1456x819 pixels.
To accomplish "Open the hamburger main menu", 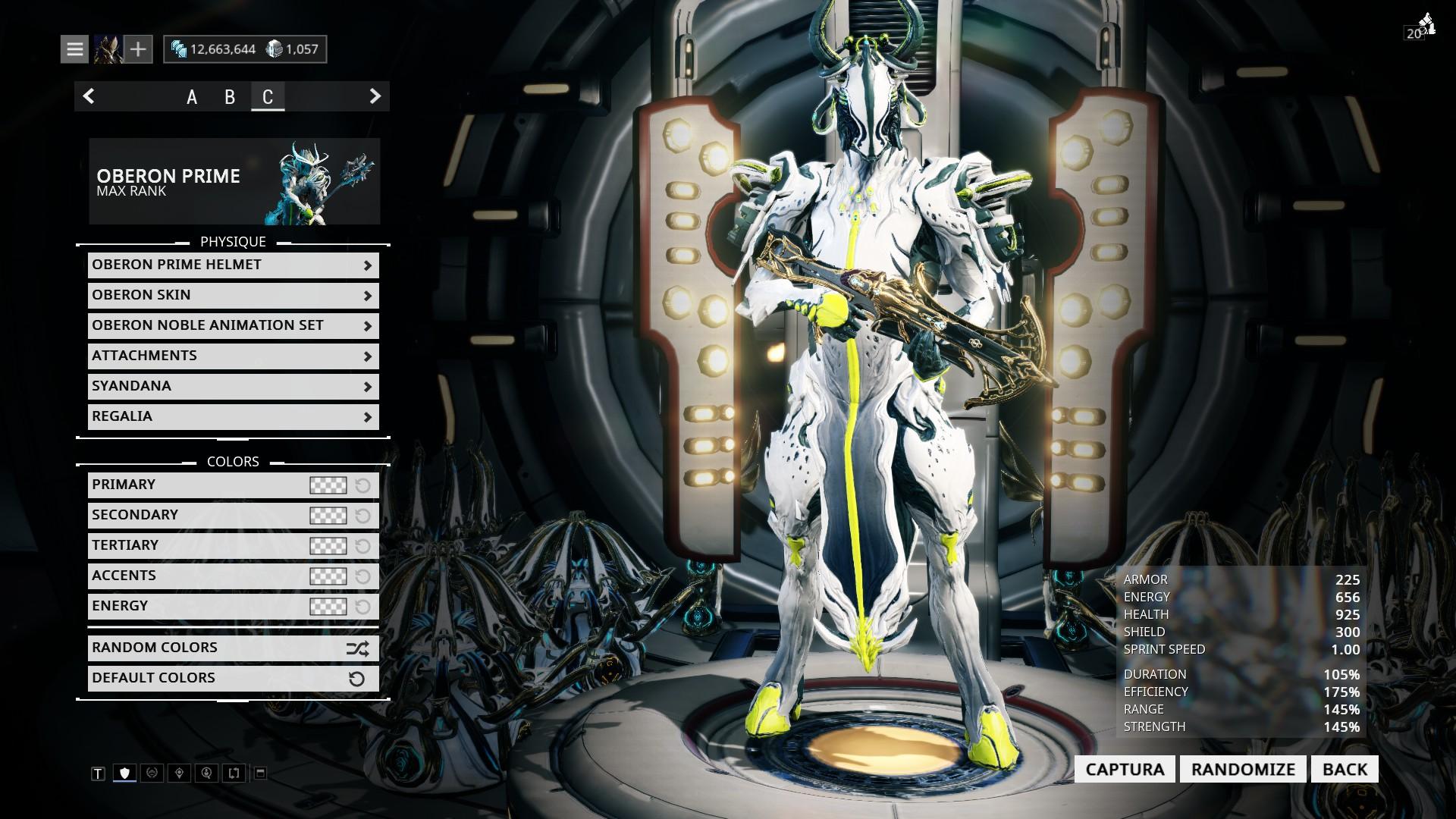I will [x=74, y=49].
